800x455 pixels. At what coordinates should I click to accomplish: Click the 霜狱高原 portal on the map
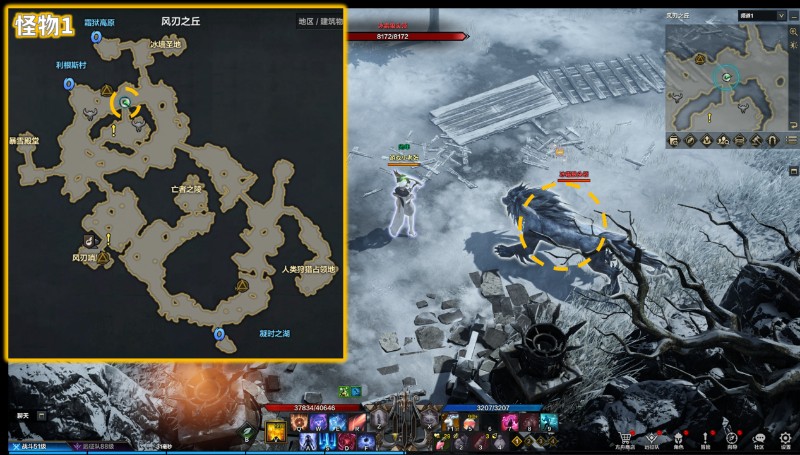click(x=96, y=36)
